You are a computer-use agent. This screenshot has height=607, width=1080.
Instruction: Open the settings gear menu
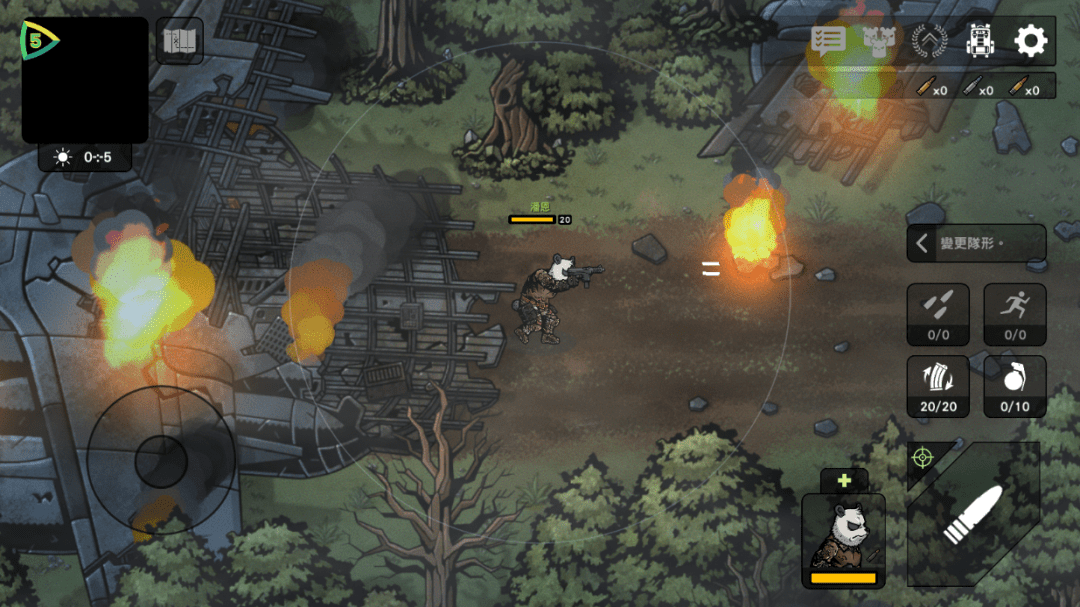pos(1030,41)
